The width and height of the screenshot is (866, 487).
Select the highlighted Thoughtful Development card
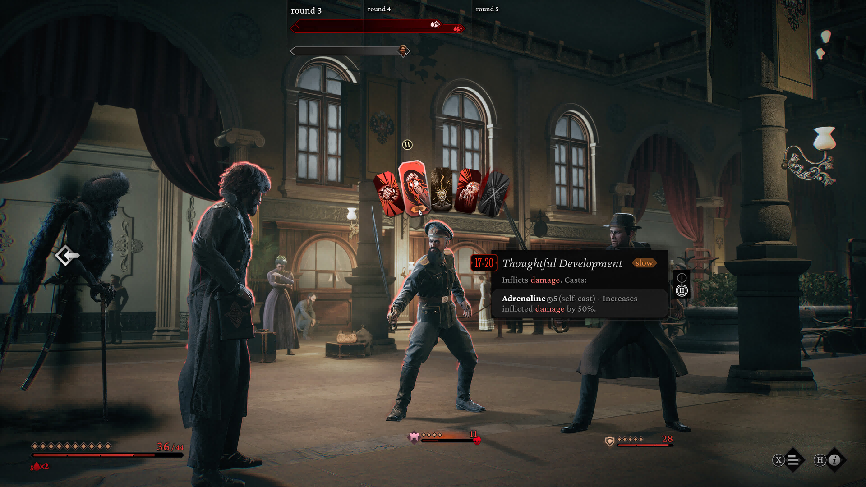[414, 188]
